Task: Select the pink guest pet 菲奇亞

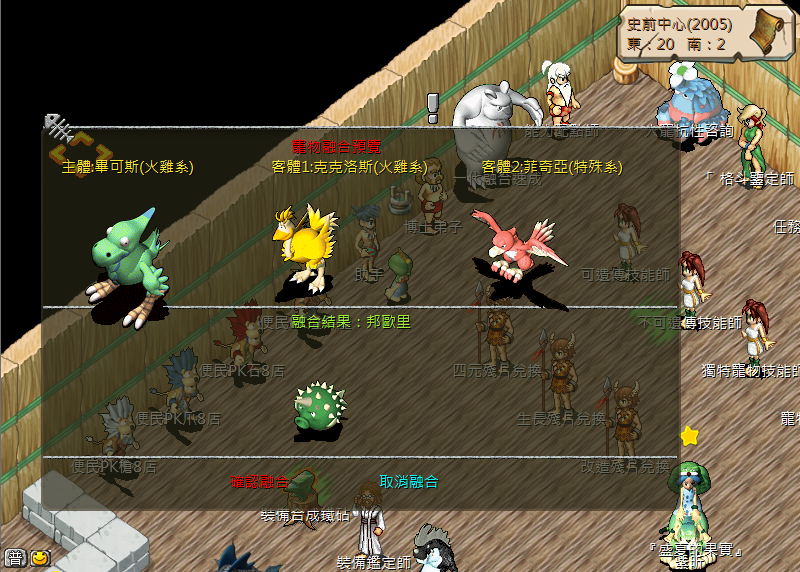Action: click(513, 245)
